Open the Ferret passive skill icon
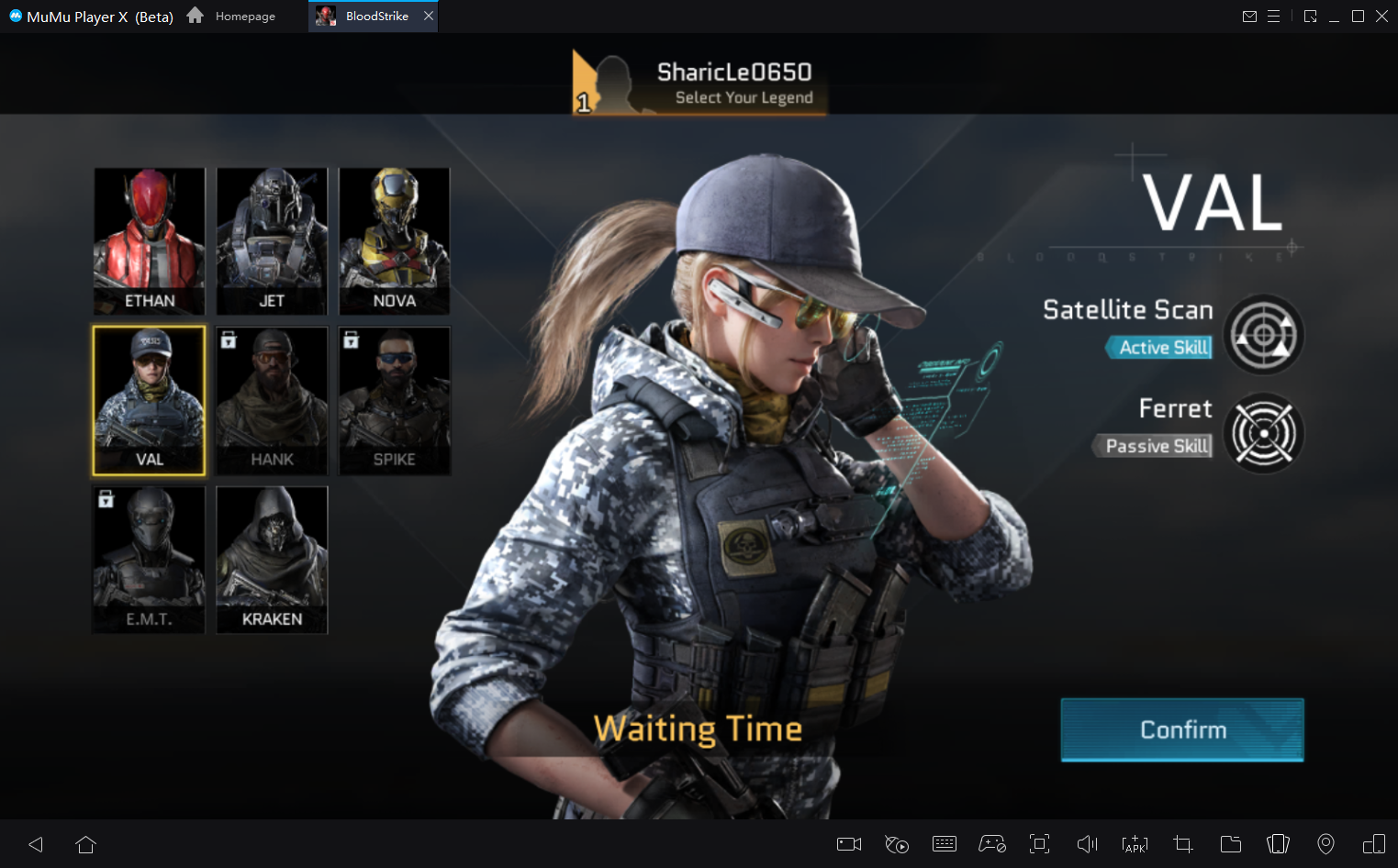Viewport: 1398px width, 868px height. pyautogui.click(x=1263, y=432)
